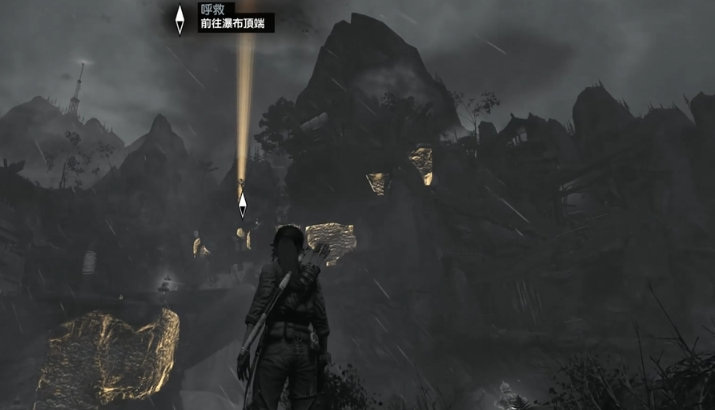Click the diamond objective icon beside 呼救
The image size is (715, 410).
pos(180,19)
